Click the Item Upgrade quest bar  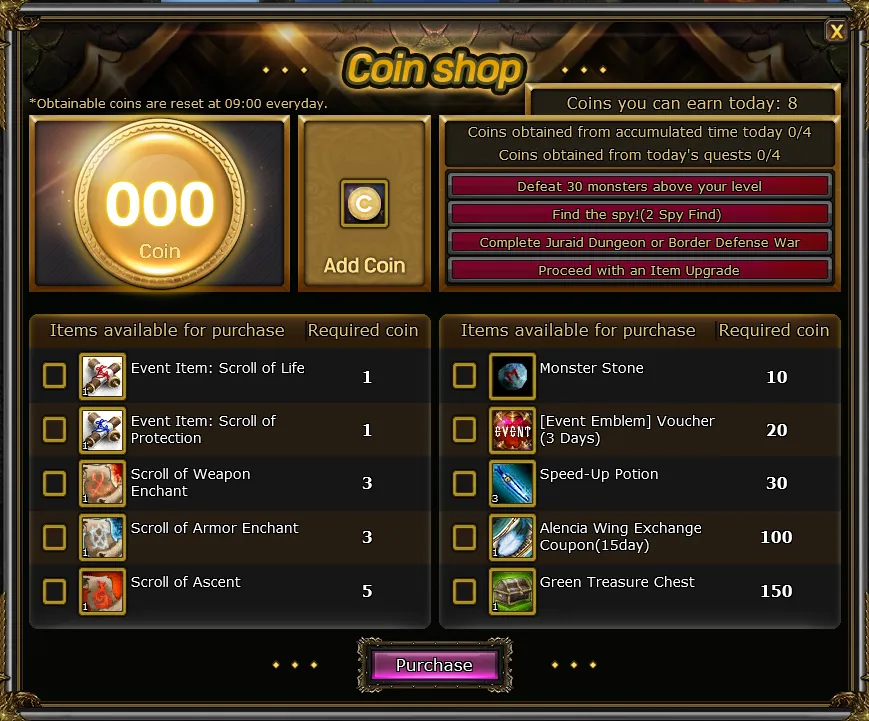click(x=639, y=271)
